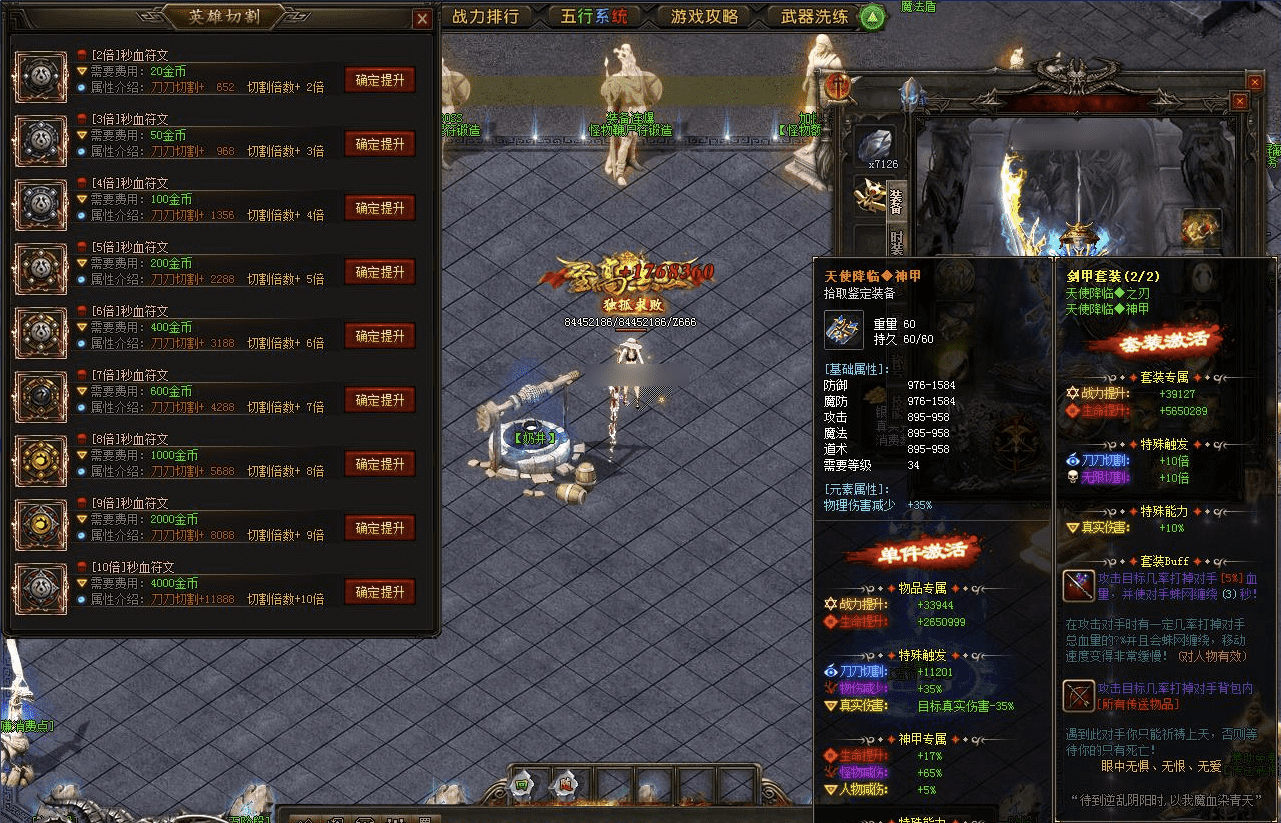Open the 五行系统 menu
The width and height of the screenshot is (1281, 823).
coord(594,17)
